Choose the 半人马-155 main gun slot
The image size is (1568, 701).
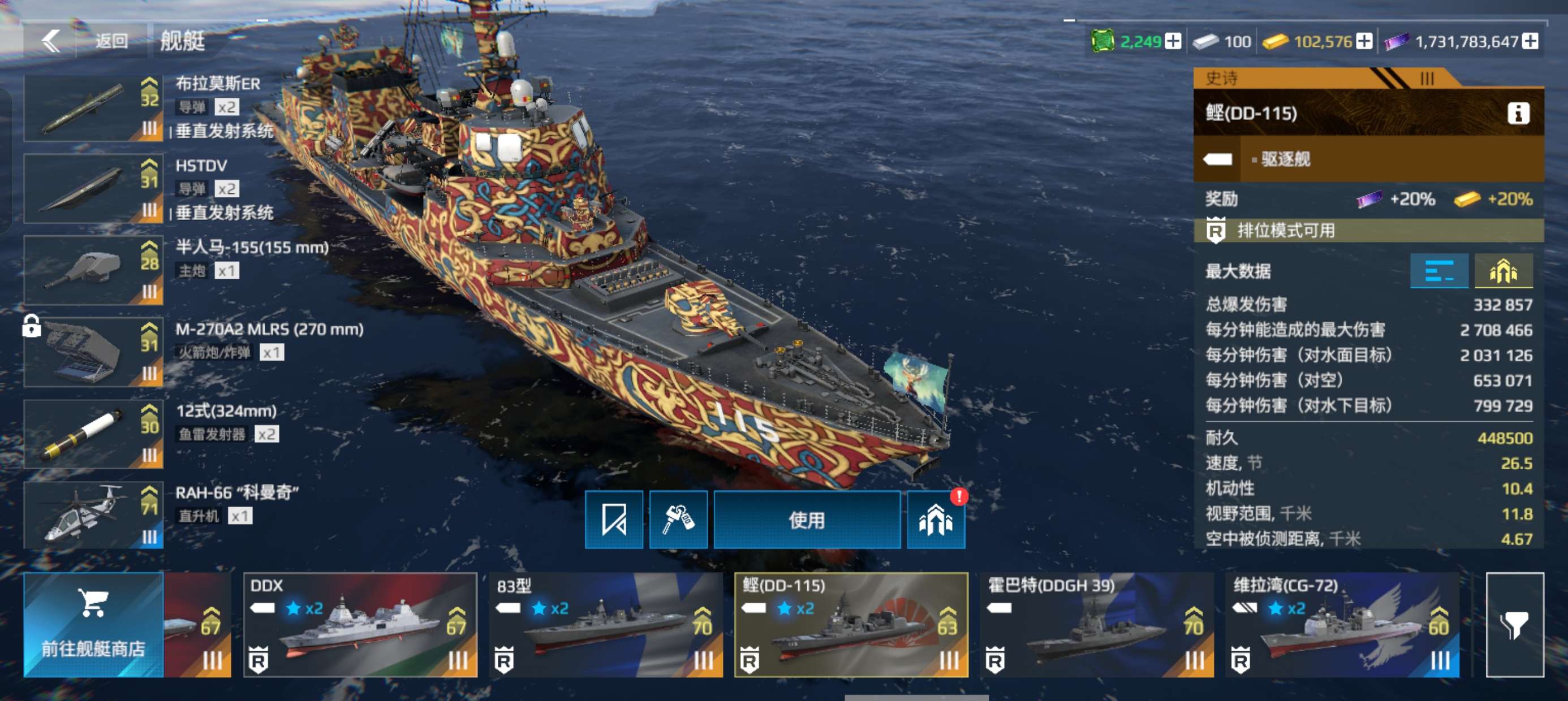[x=93, y=270]
